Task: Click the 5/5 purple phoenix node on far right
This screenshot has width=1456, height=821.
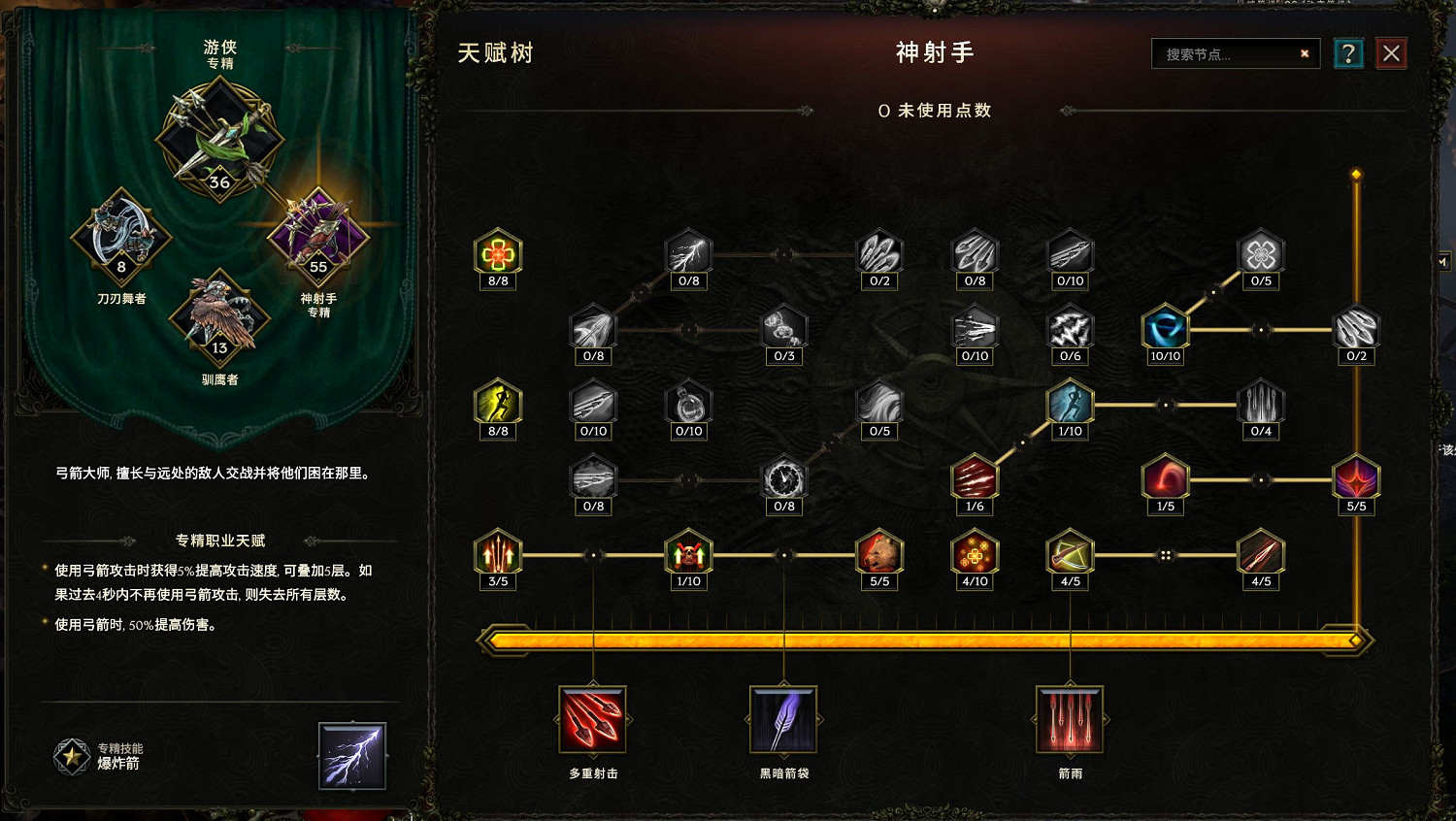Action: [x=1356, y=477]
